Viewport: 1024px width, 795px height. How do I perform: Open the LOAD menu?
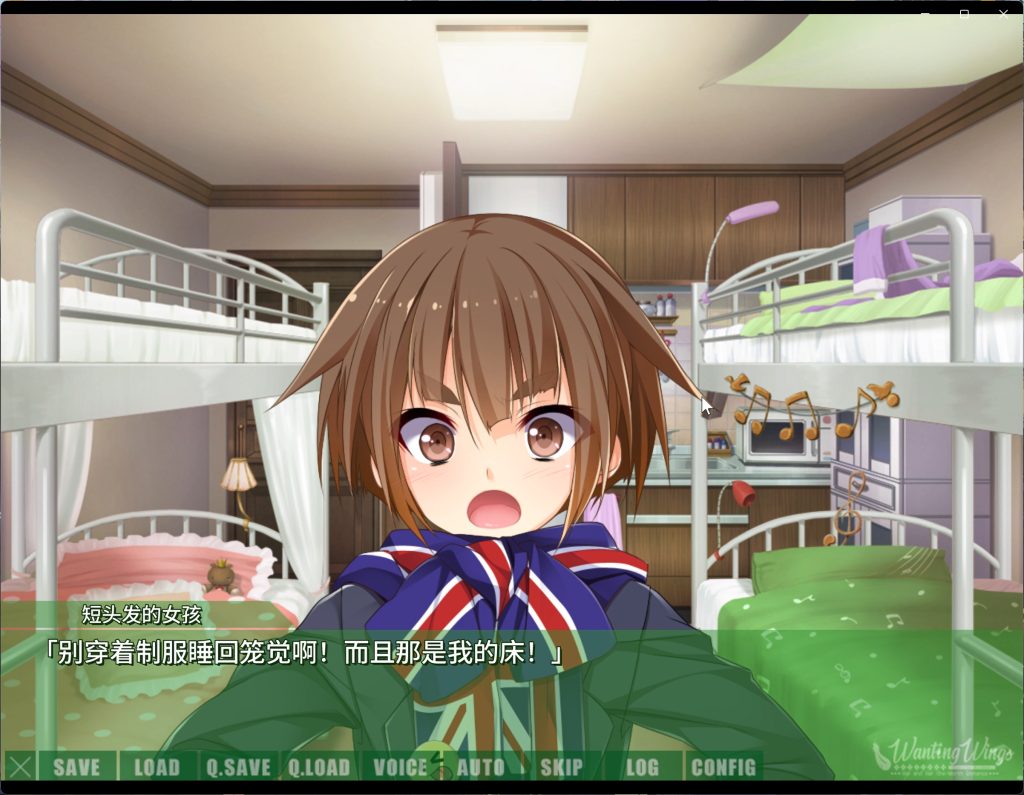(x=157, y=767)
